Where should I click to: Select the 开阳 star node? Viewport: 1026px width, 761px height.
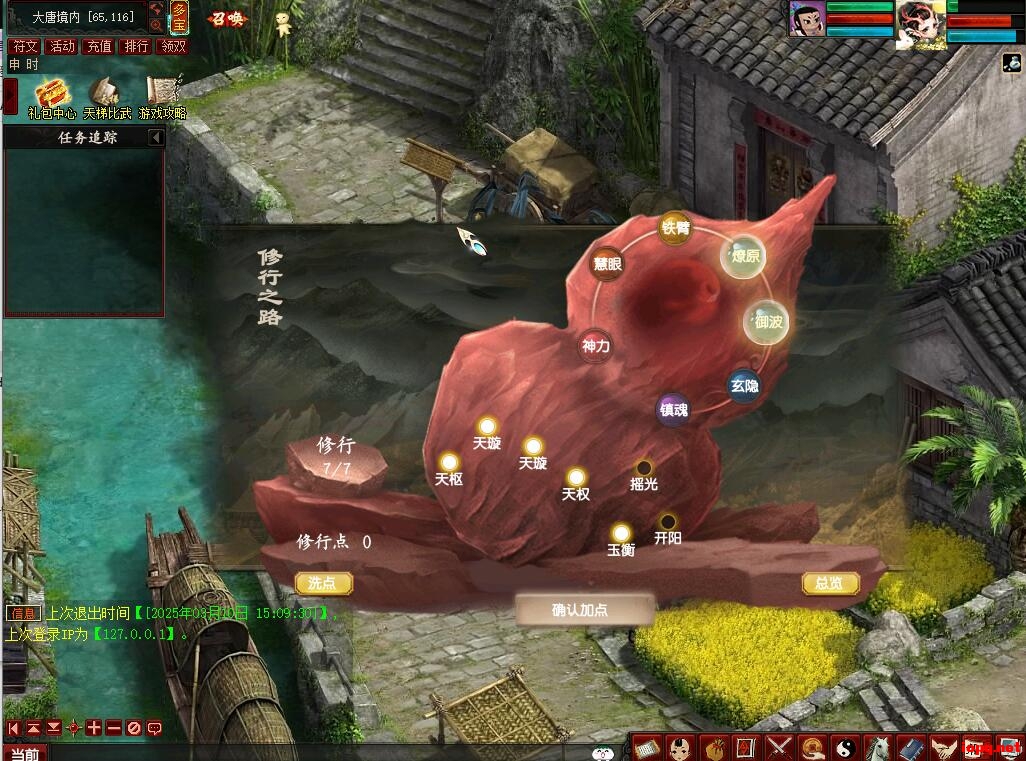tap(667, 522)
